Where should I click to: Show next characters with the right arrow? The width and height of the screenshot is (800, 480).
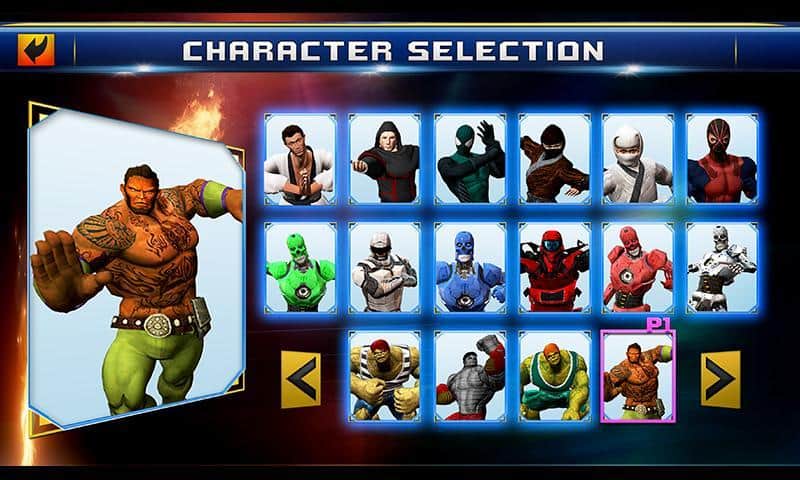coord(720,379)
